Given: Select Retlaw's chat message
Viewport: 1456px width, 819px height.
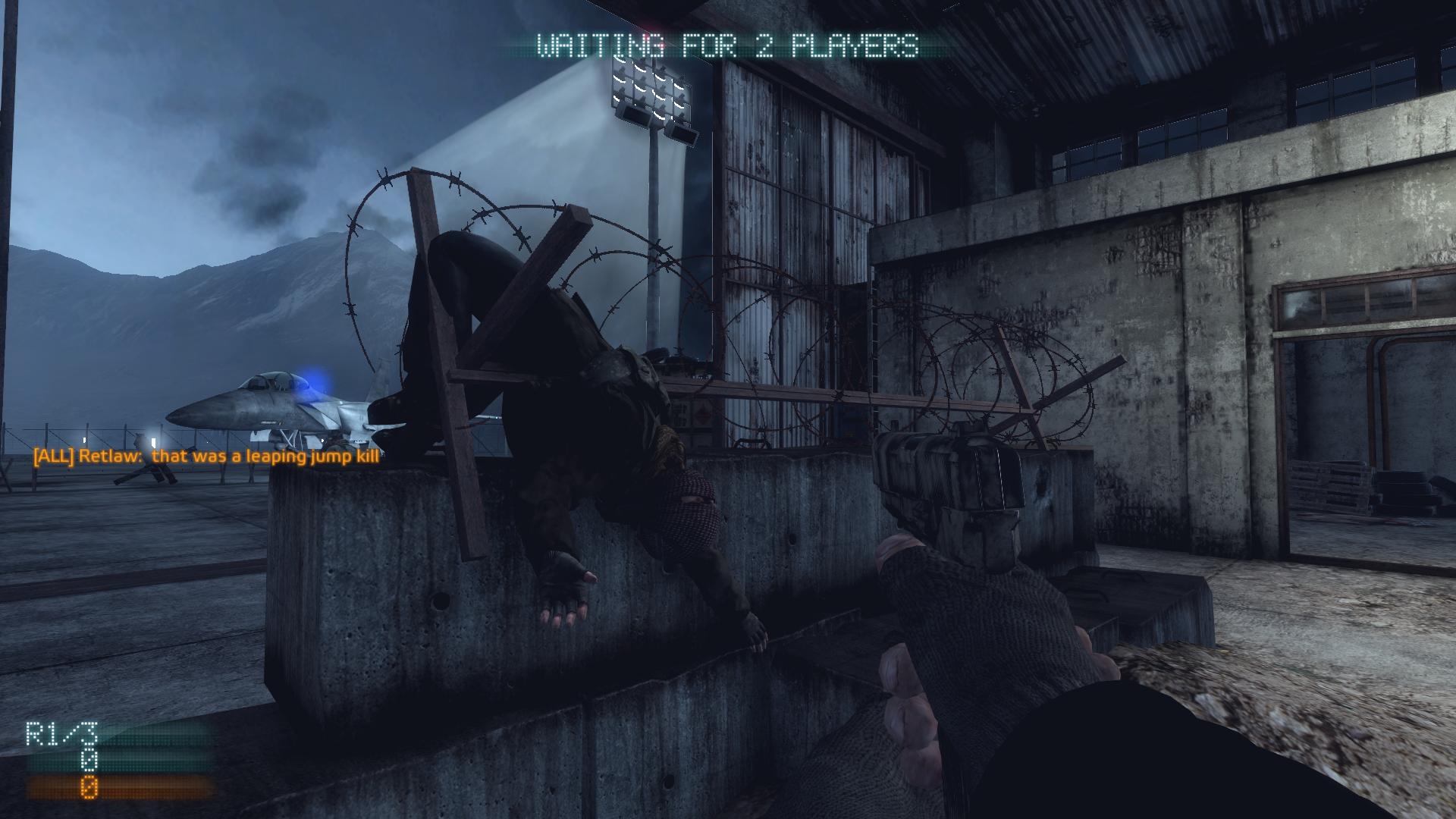Looking at the screenshot, I should click(x=206, y=457).
